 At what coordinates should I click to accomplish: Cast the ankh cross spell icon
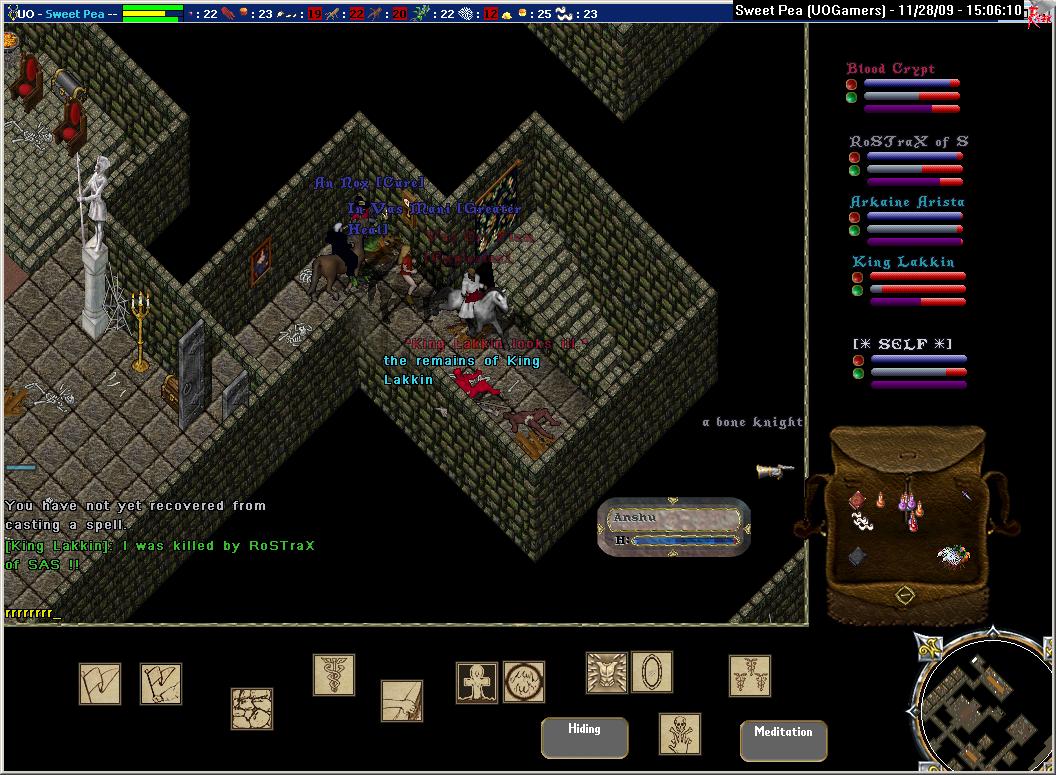pos(477,682)
